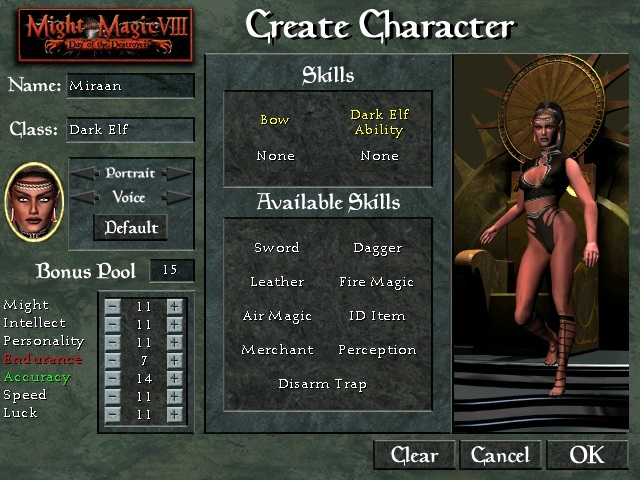Raise Endurance using its plus button

[175, 360]
